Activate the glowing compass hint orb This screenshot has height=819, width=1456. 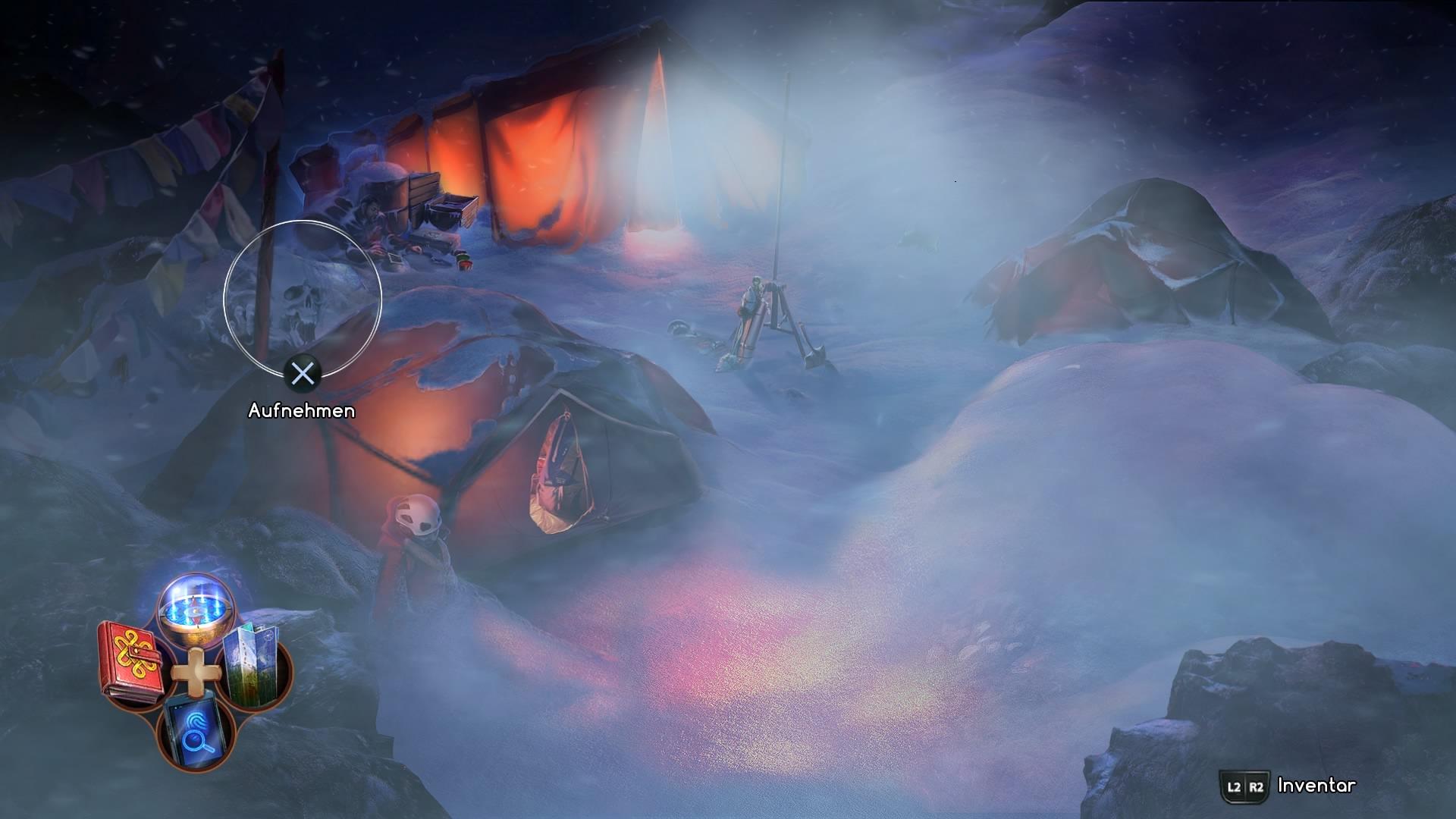[195, 609]
